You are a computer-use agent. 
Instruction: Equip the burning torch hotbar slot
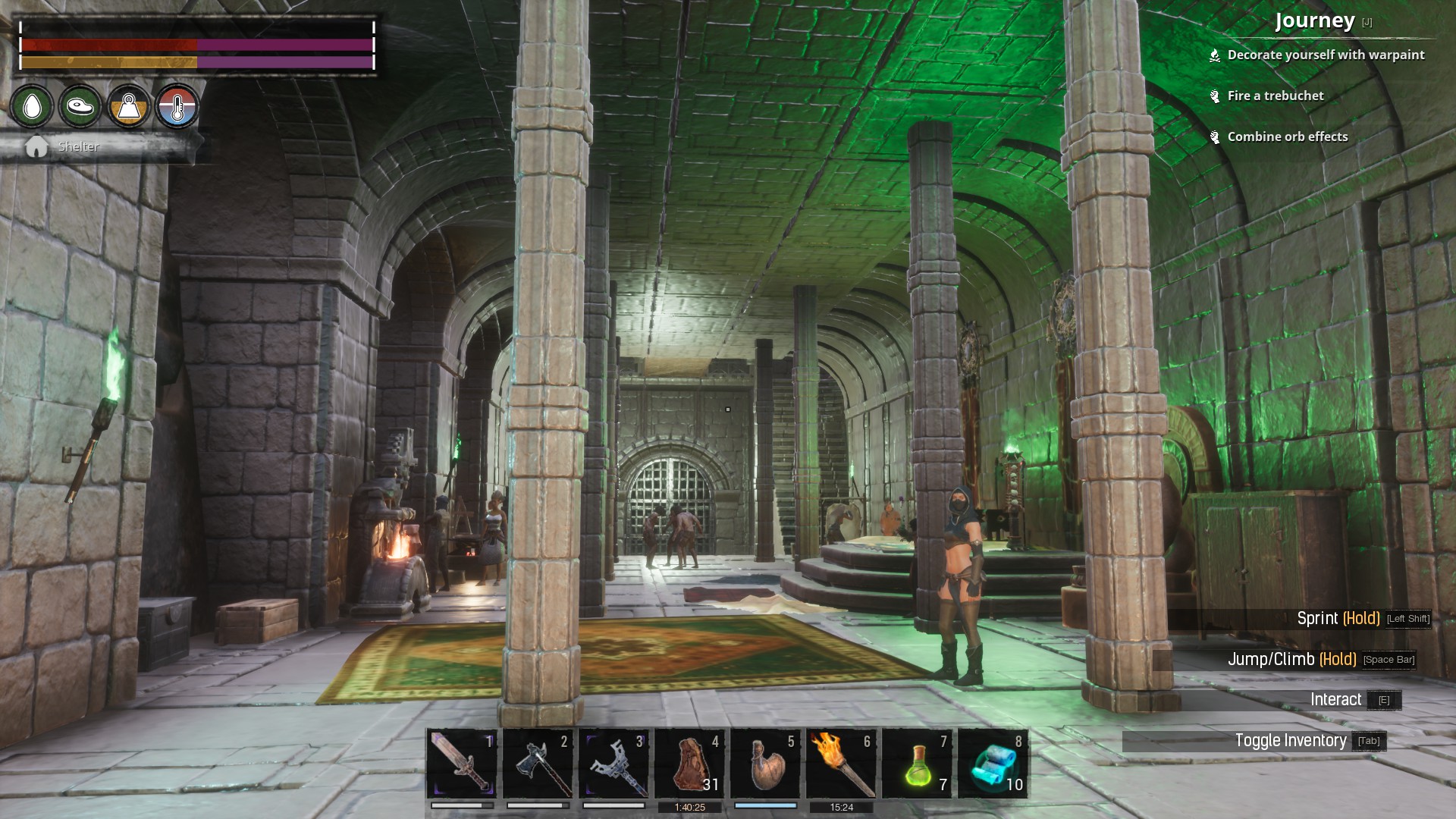click(841, 763)
